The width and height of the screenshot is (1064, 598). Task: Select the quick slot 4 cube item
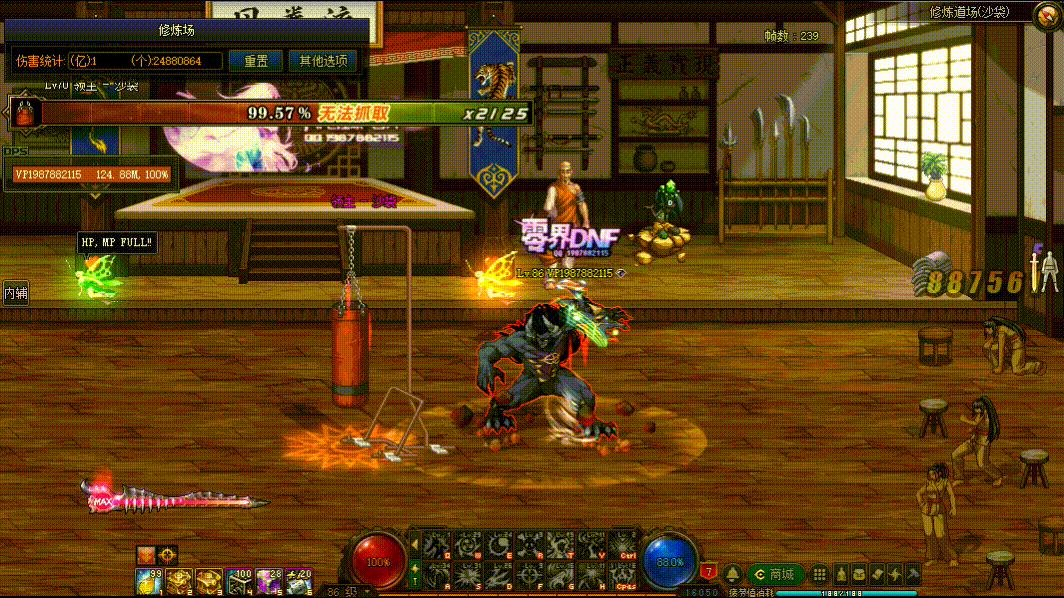[238, 579]
